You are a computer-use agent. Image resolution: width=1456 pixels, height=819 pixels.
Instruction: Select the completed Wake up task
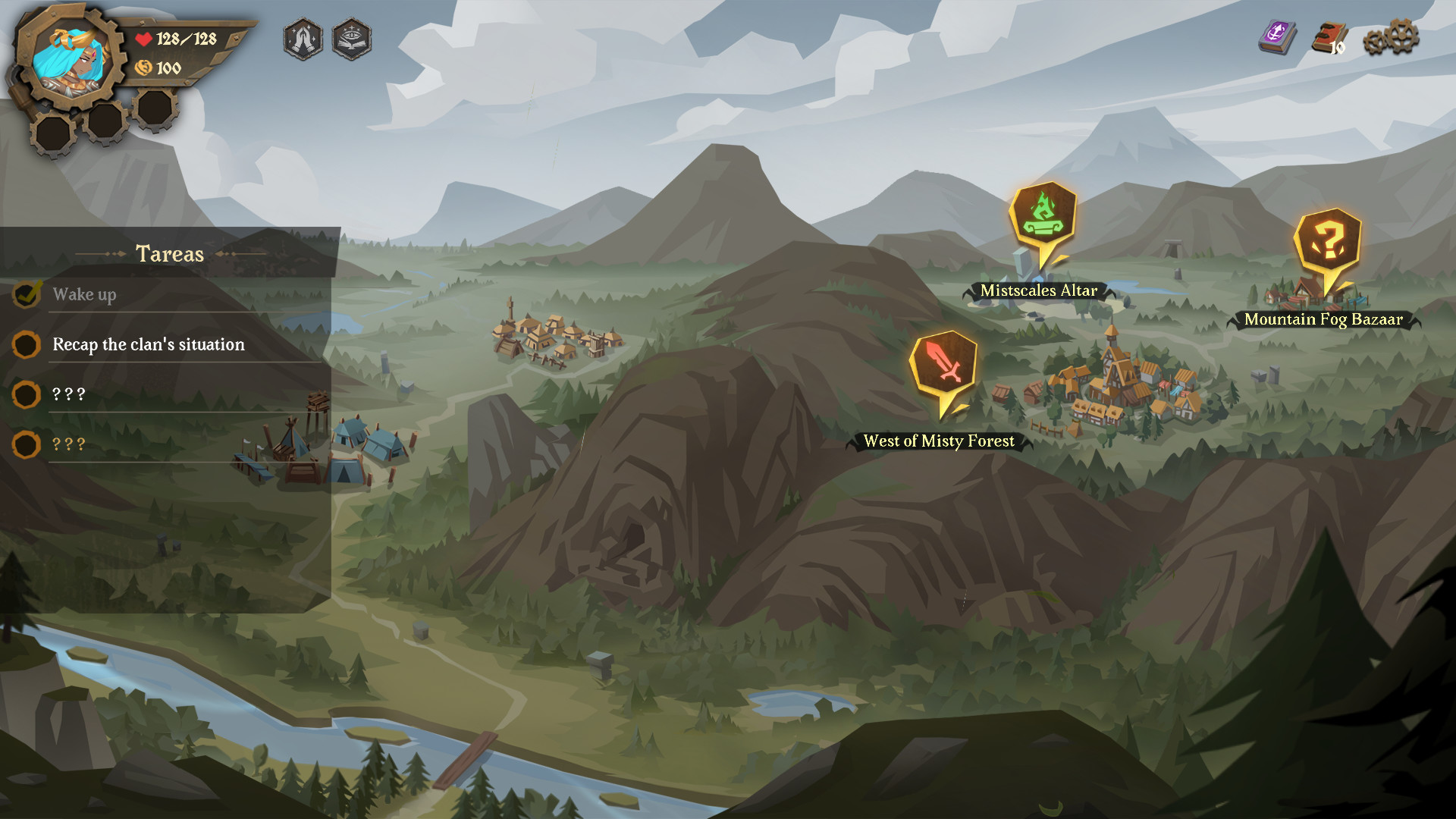[84, 294]
